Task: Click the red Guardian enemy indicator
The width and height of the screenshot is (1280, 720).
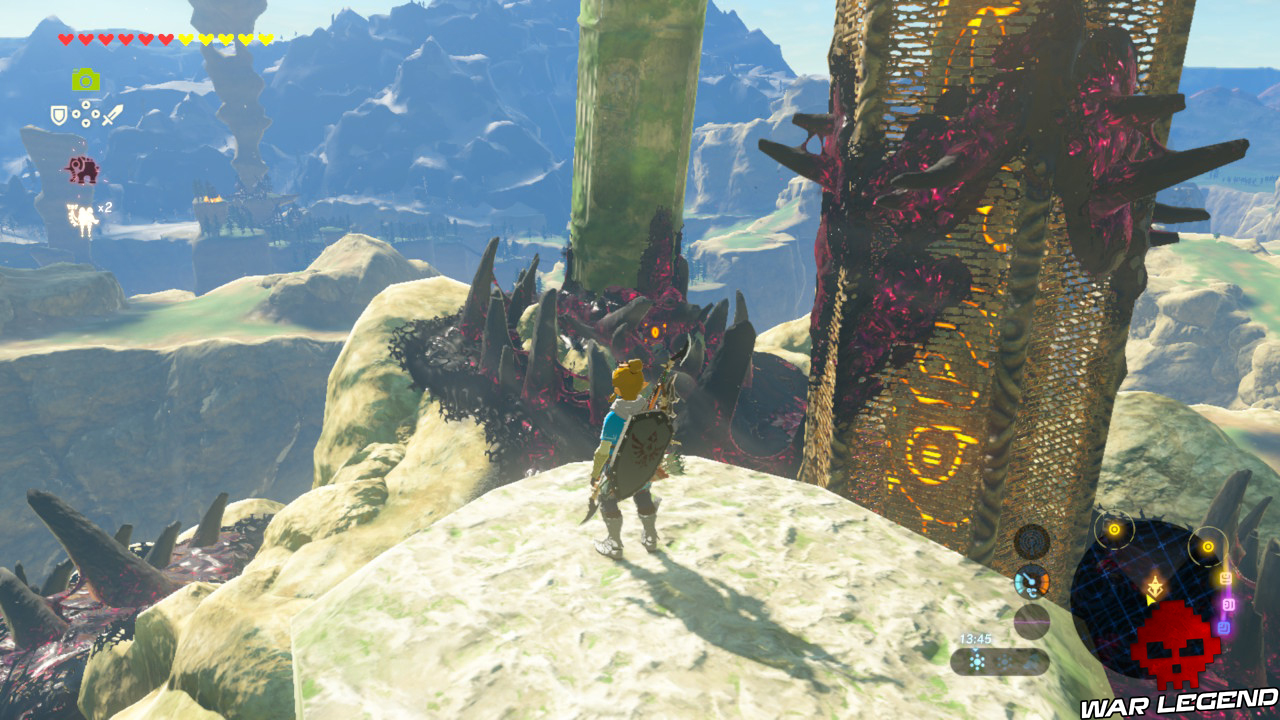Action: coord(83,169)
